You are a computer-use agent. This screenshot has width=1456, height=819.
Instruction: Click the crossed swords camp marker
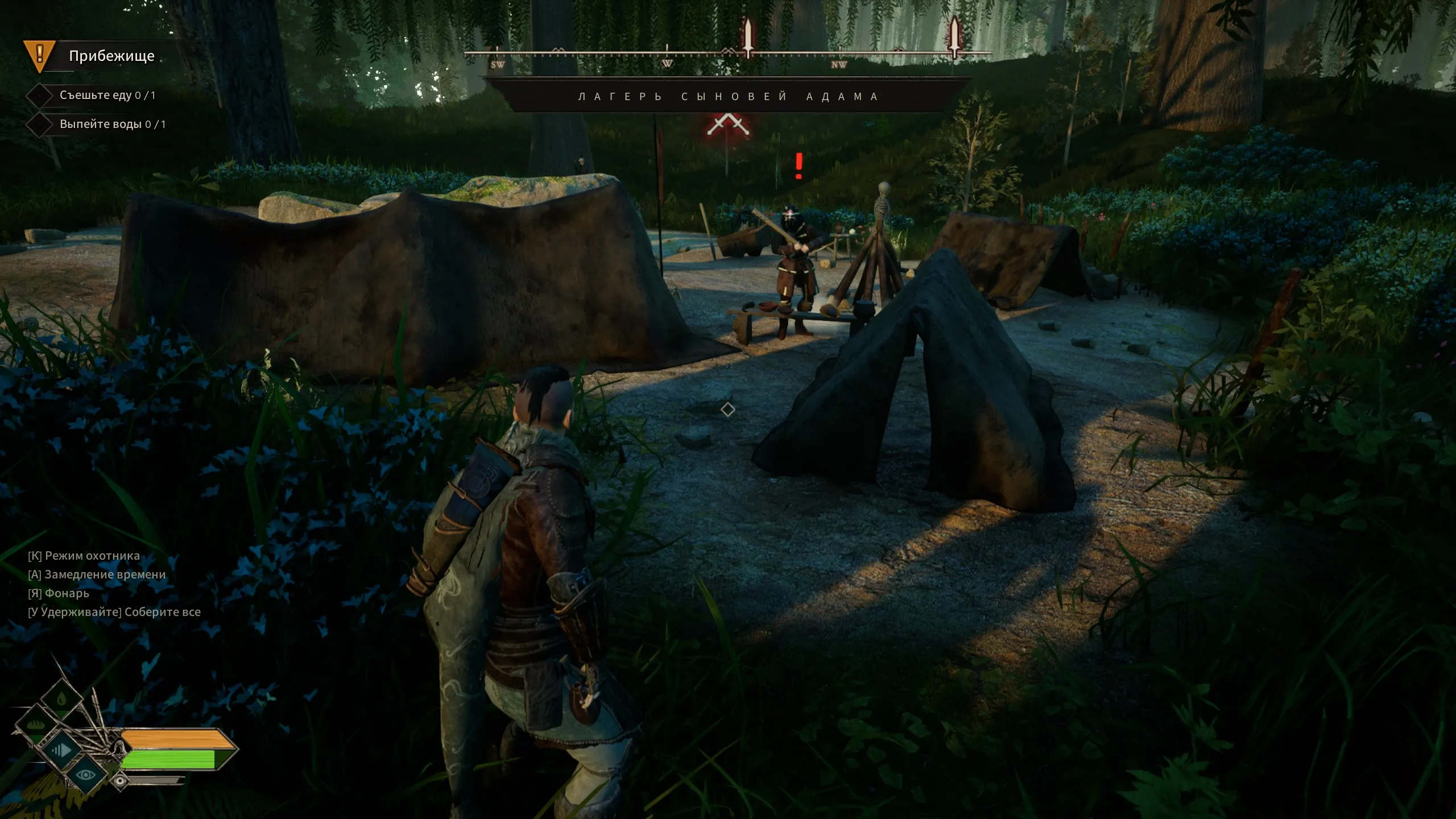point(727,125)
